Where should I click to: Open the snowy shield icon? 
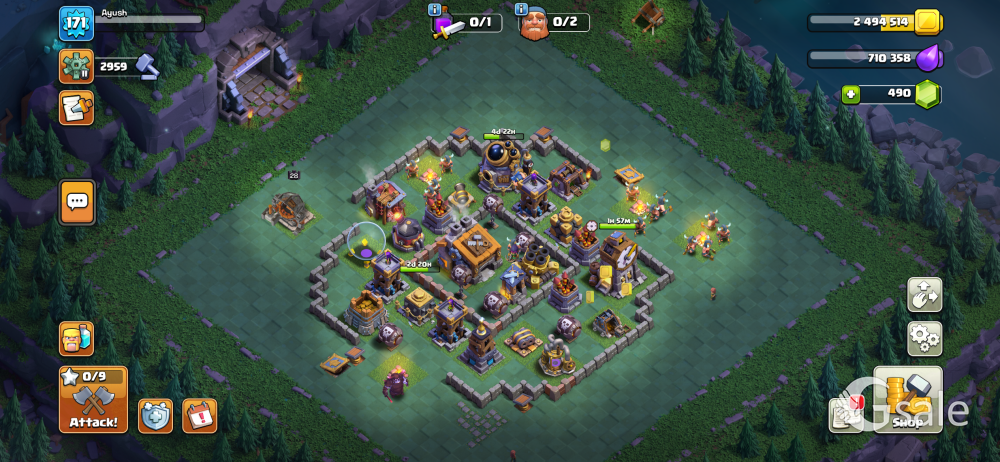pyautogui.click(x=155, y=415)
